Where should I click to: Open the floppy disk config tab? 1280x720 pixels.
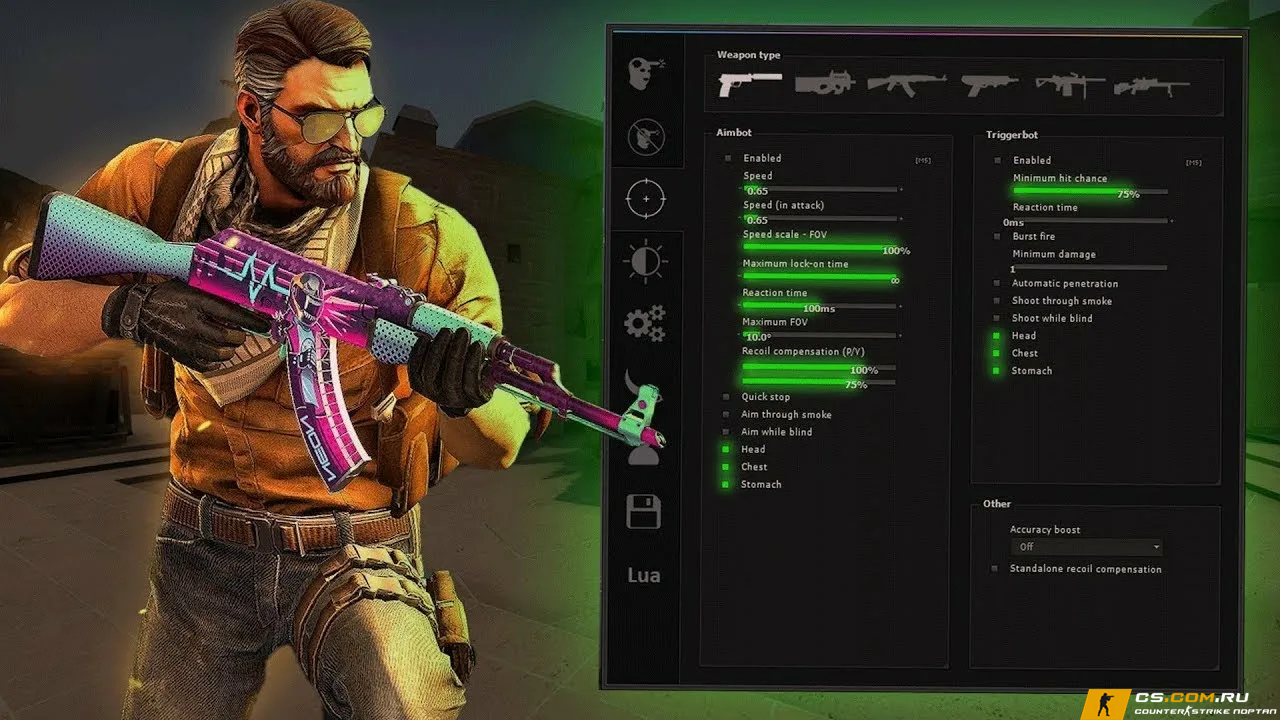644,512
